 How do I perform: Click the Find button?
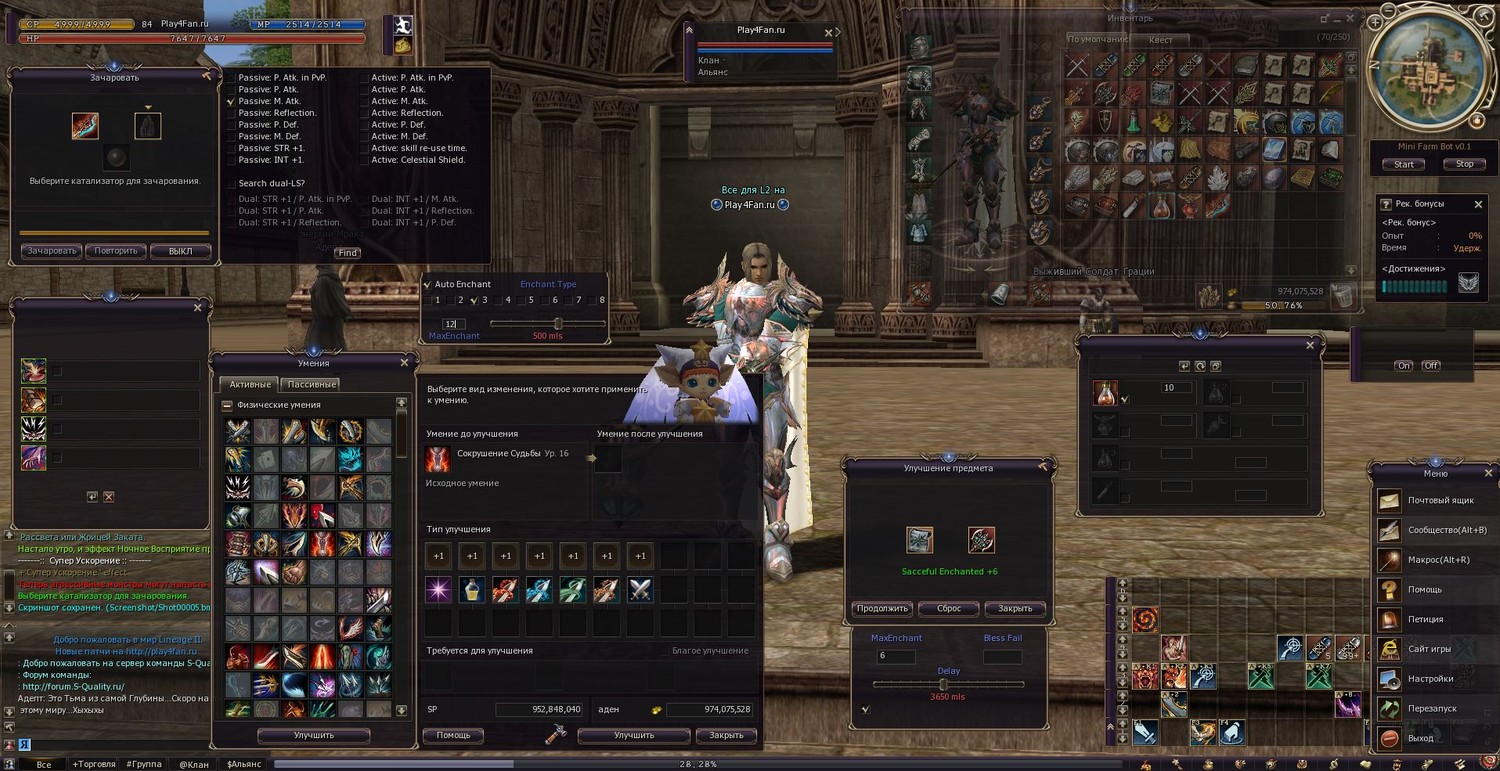[348, 253]
